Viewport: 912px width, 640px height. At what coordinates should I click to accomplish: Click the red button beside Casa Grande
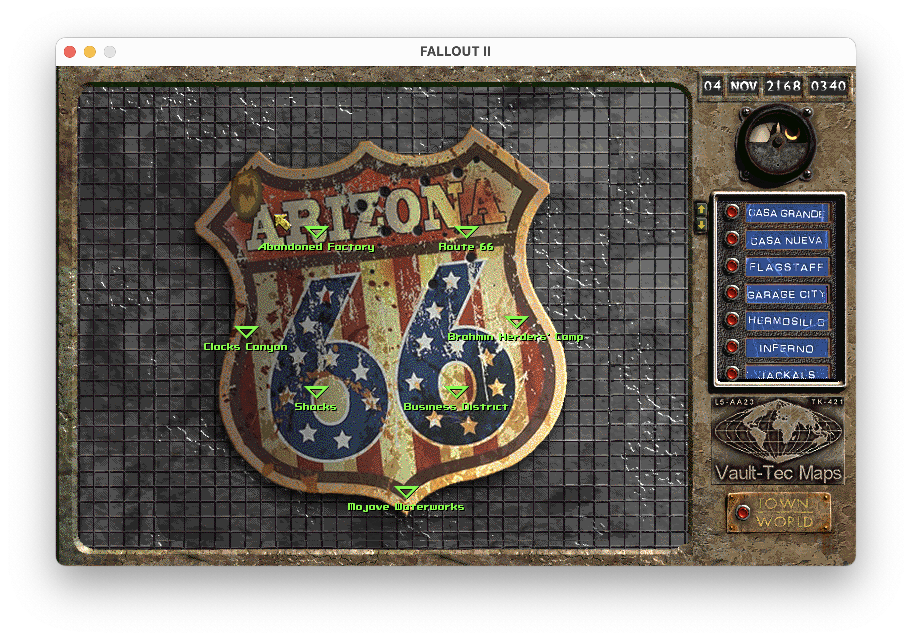732,212
